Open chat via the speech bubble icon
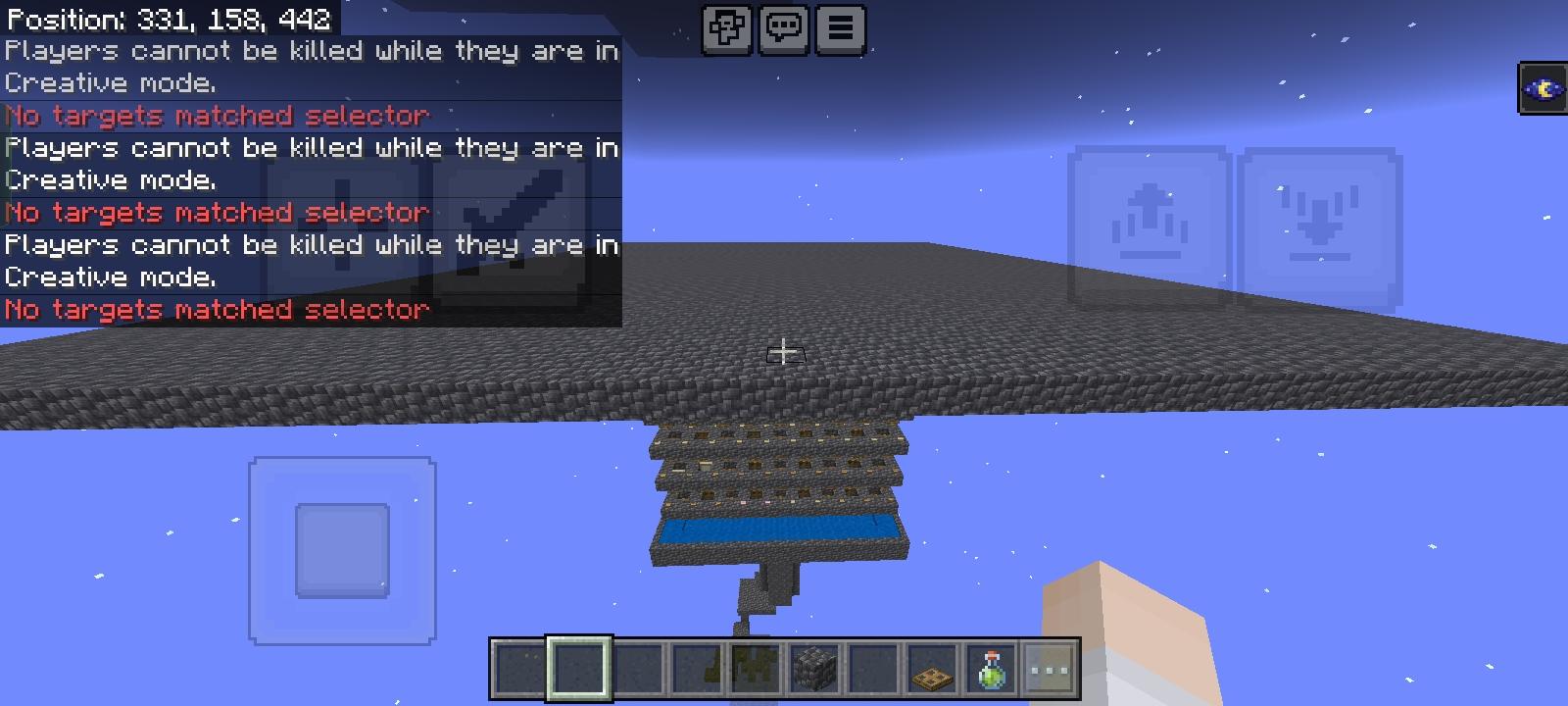The height and width of the screenshot is (706, 1568). pos(783,28)
